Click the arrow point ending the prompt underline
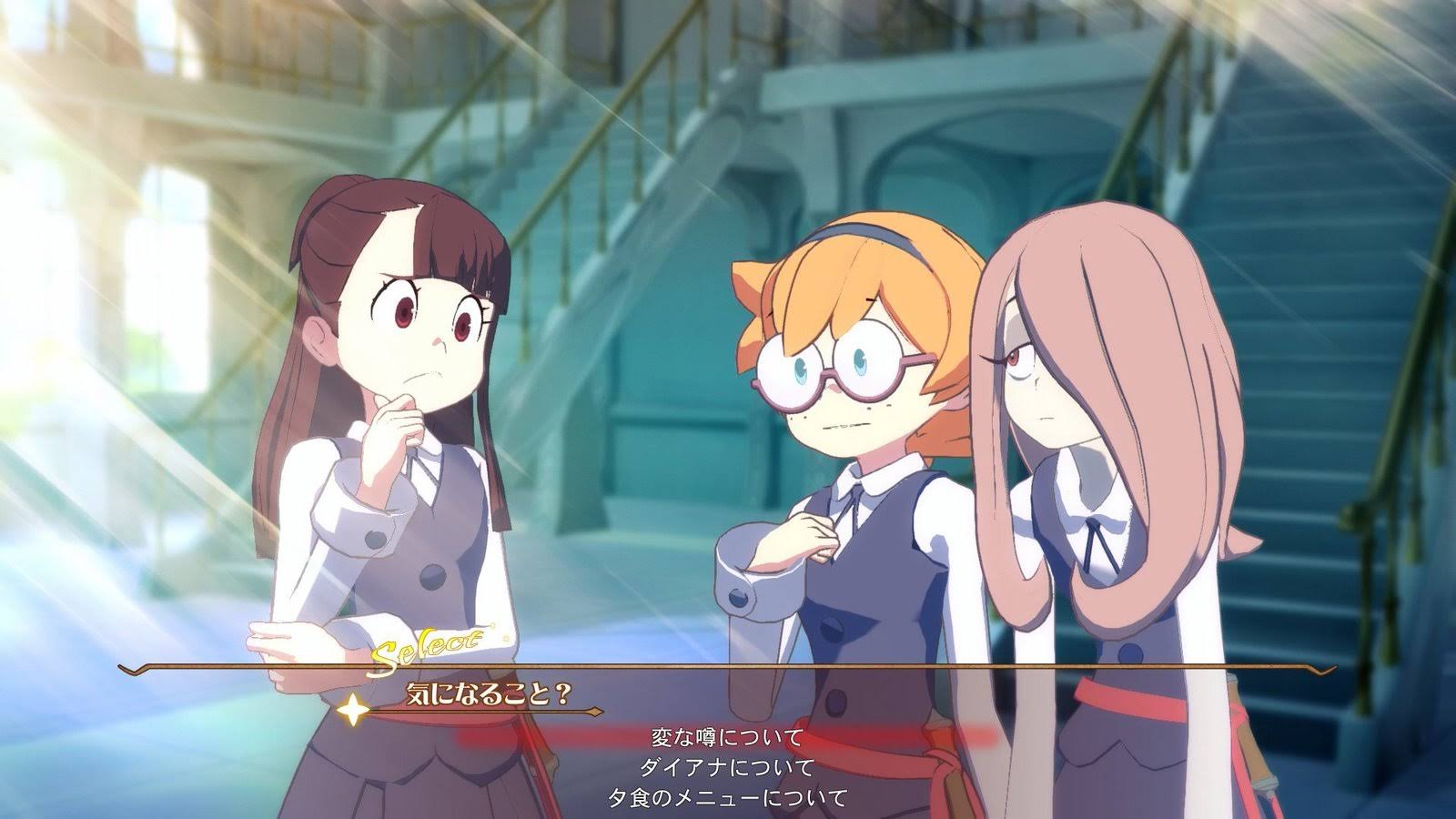The height and width of the screenshot is (819, 1456). pos(596,711)
